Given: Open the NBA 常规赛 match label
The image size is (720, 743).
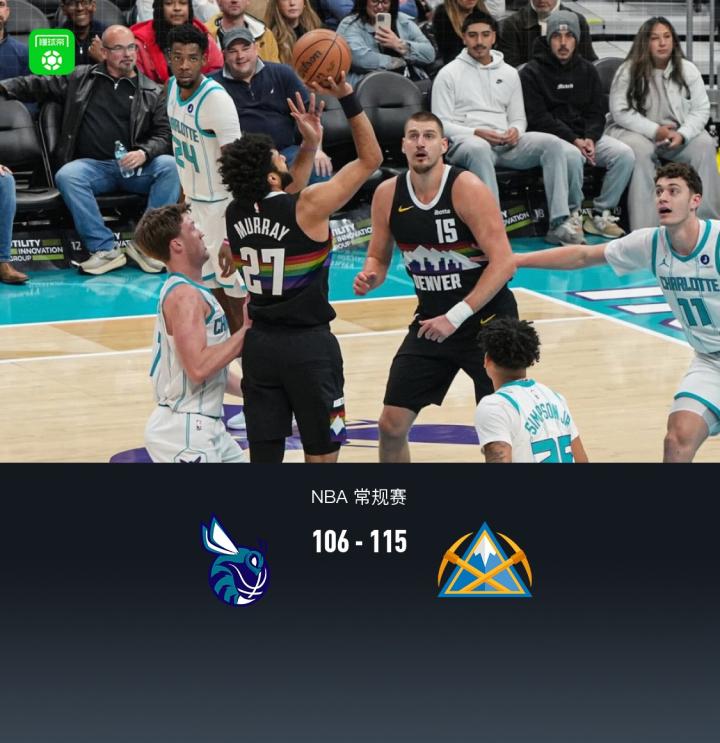Looking at the screenshot, I should coord(359,497).
